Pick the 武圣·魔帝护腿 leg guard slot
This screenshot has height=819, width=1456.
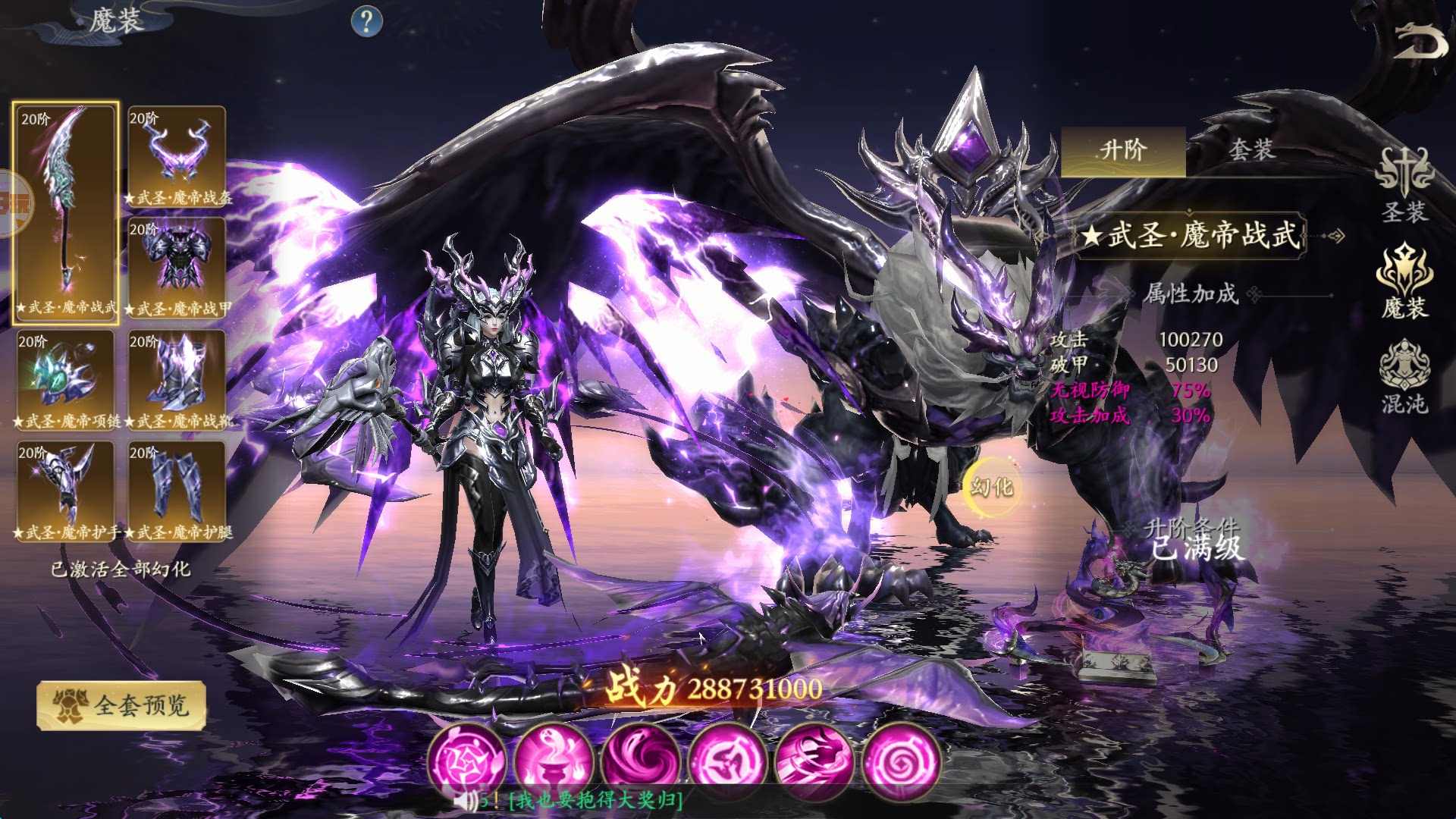pyautogui.click(x=177, y=490)
